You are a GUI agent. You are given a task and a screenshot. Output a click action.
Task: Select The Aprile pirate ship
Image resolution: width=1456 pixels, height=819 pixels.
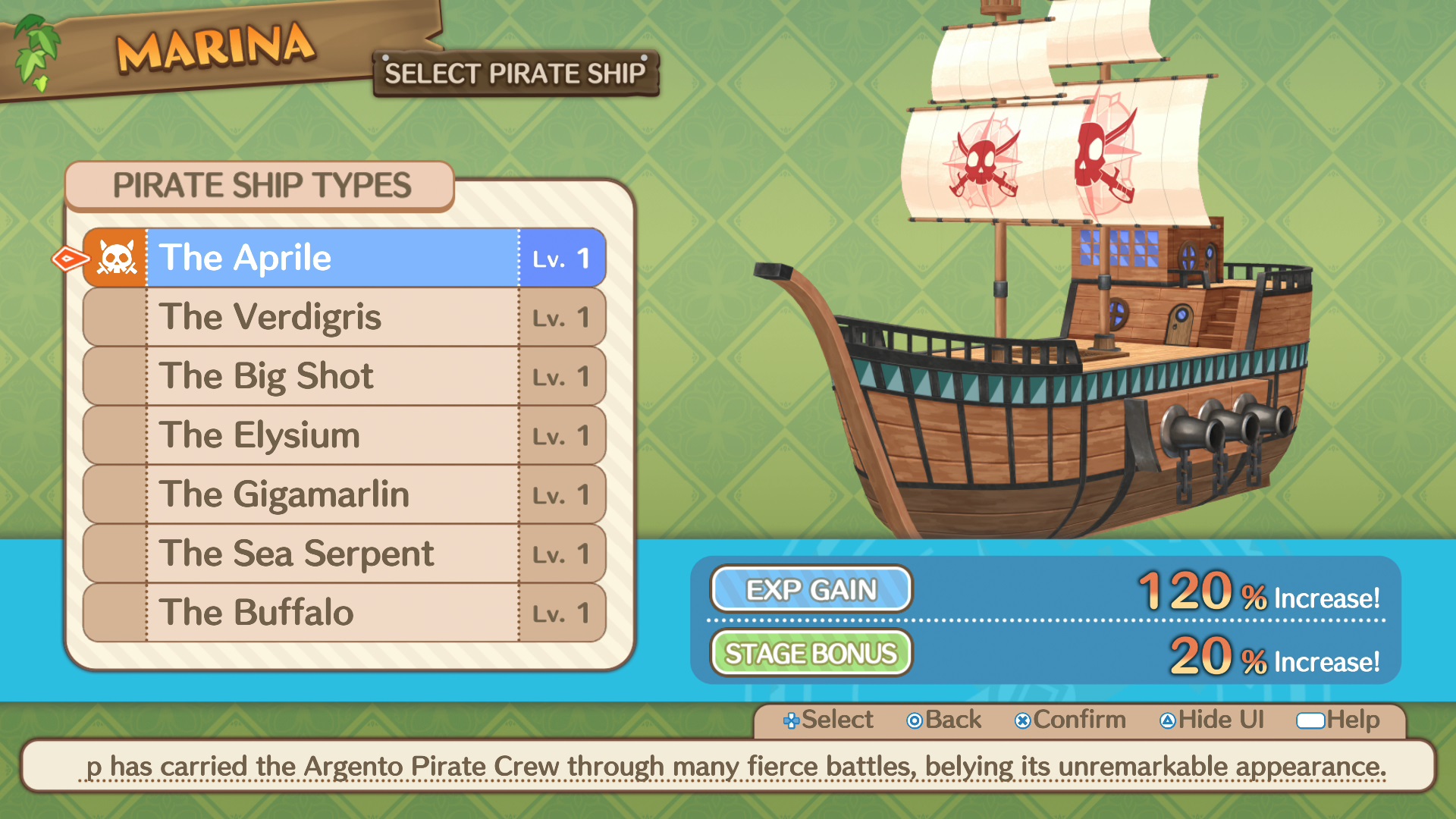[x=334, y=258]
